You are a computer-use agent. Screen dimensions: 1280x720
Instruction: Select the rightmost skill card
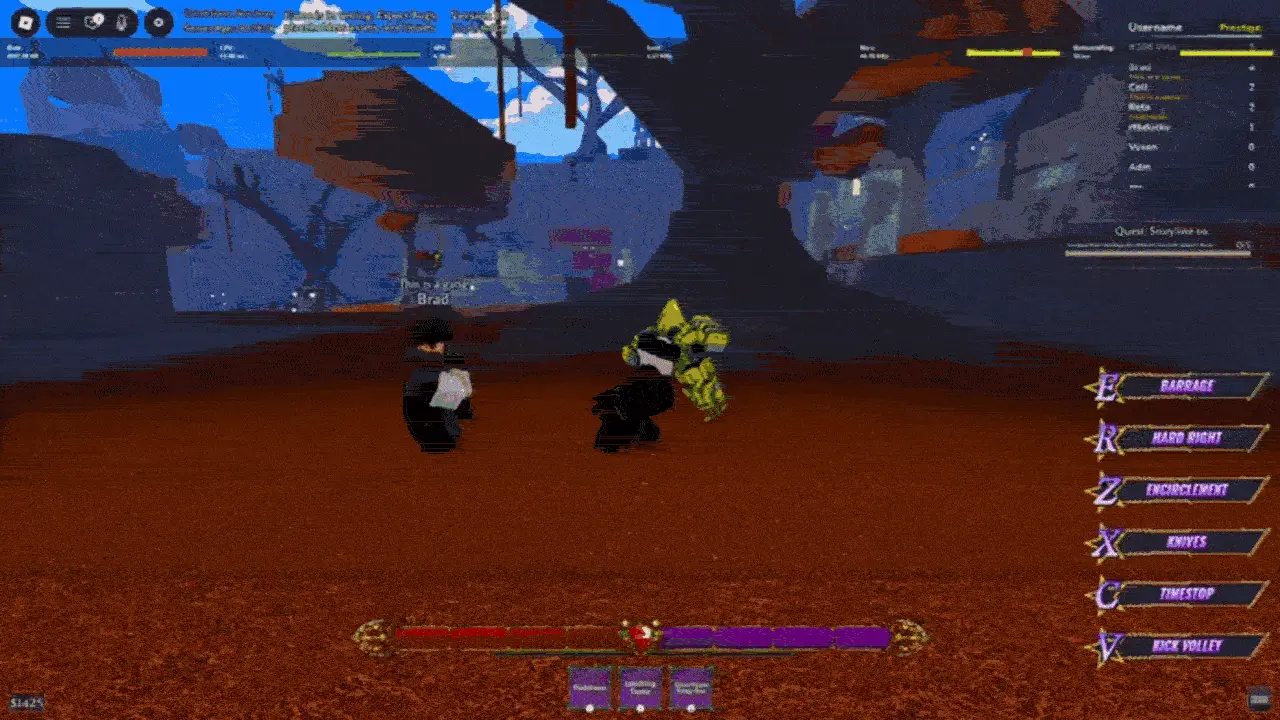coord(690,687)
